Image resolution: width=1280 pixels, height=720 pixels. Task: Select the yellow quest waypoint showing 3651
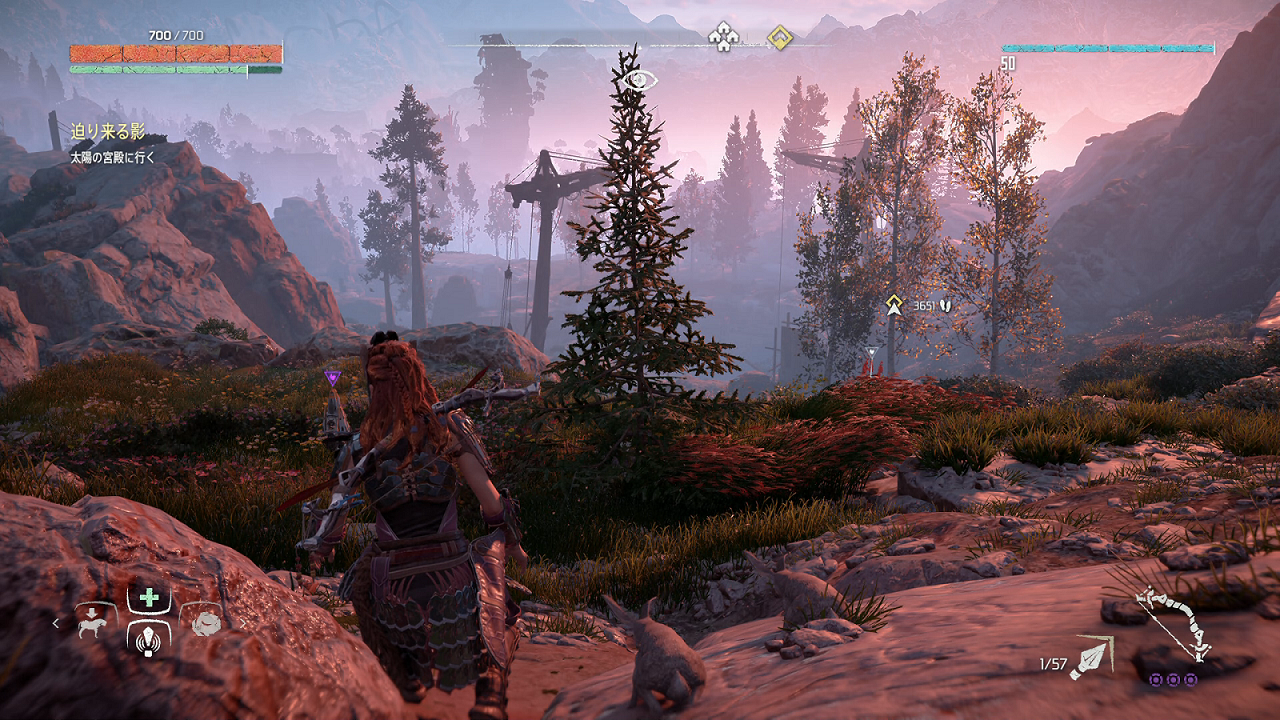pos(894,304)
